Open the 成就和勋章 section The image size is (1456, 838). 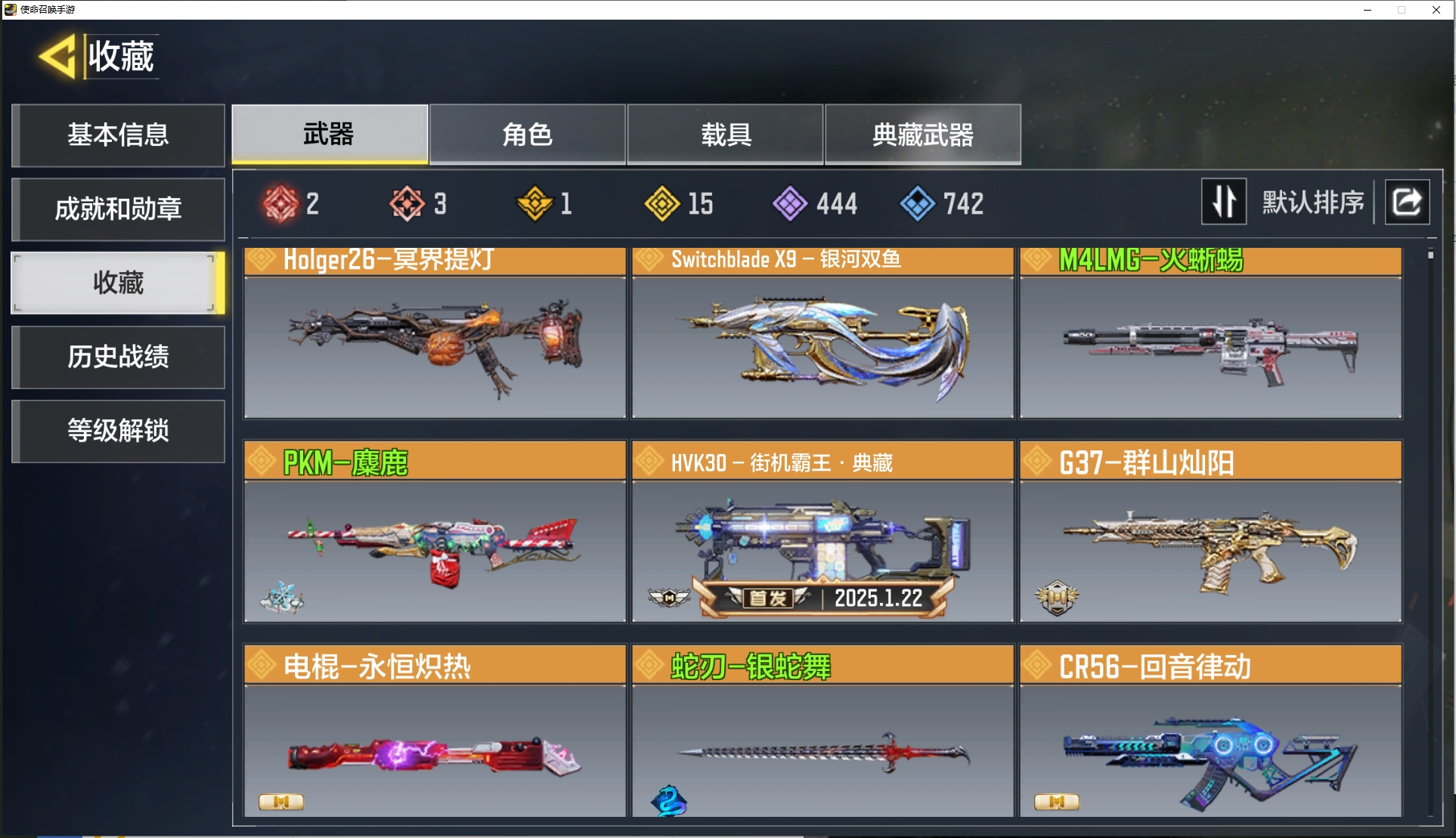[x=118, y=209]
